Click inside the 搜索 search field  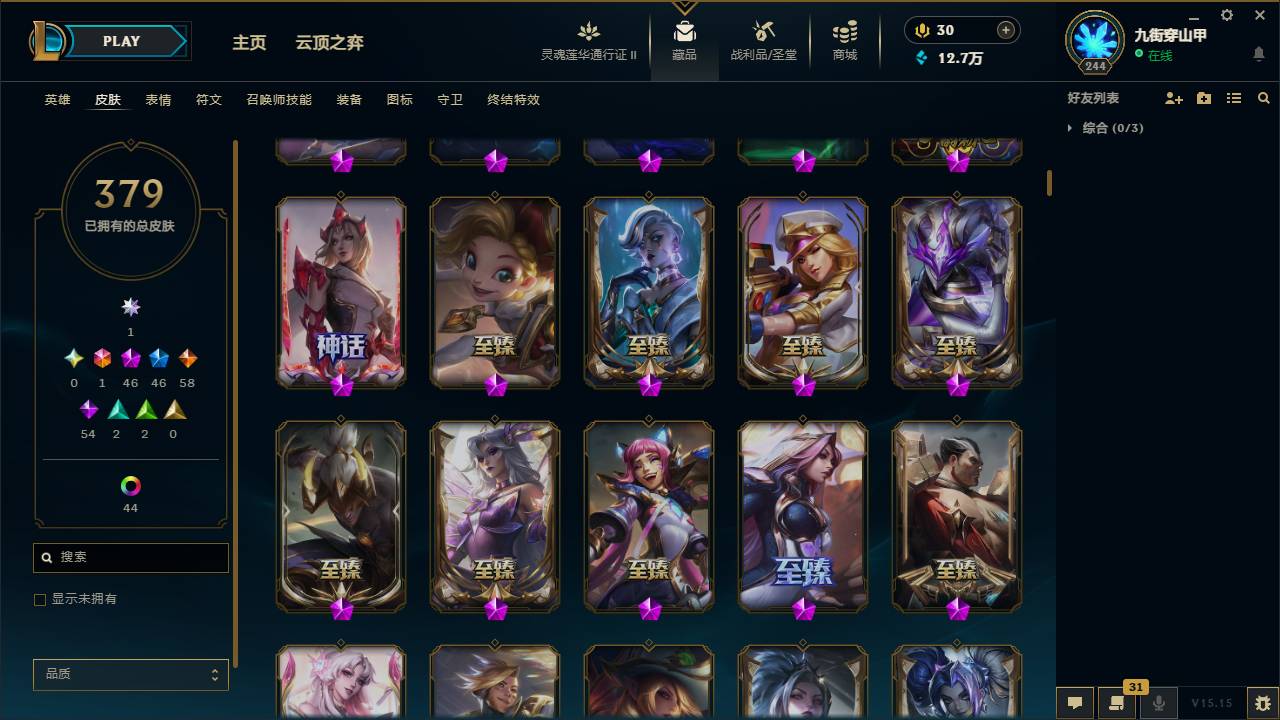[x=130, y=557]
